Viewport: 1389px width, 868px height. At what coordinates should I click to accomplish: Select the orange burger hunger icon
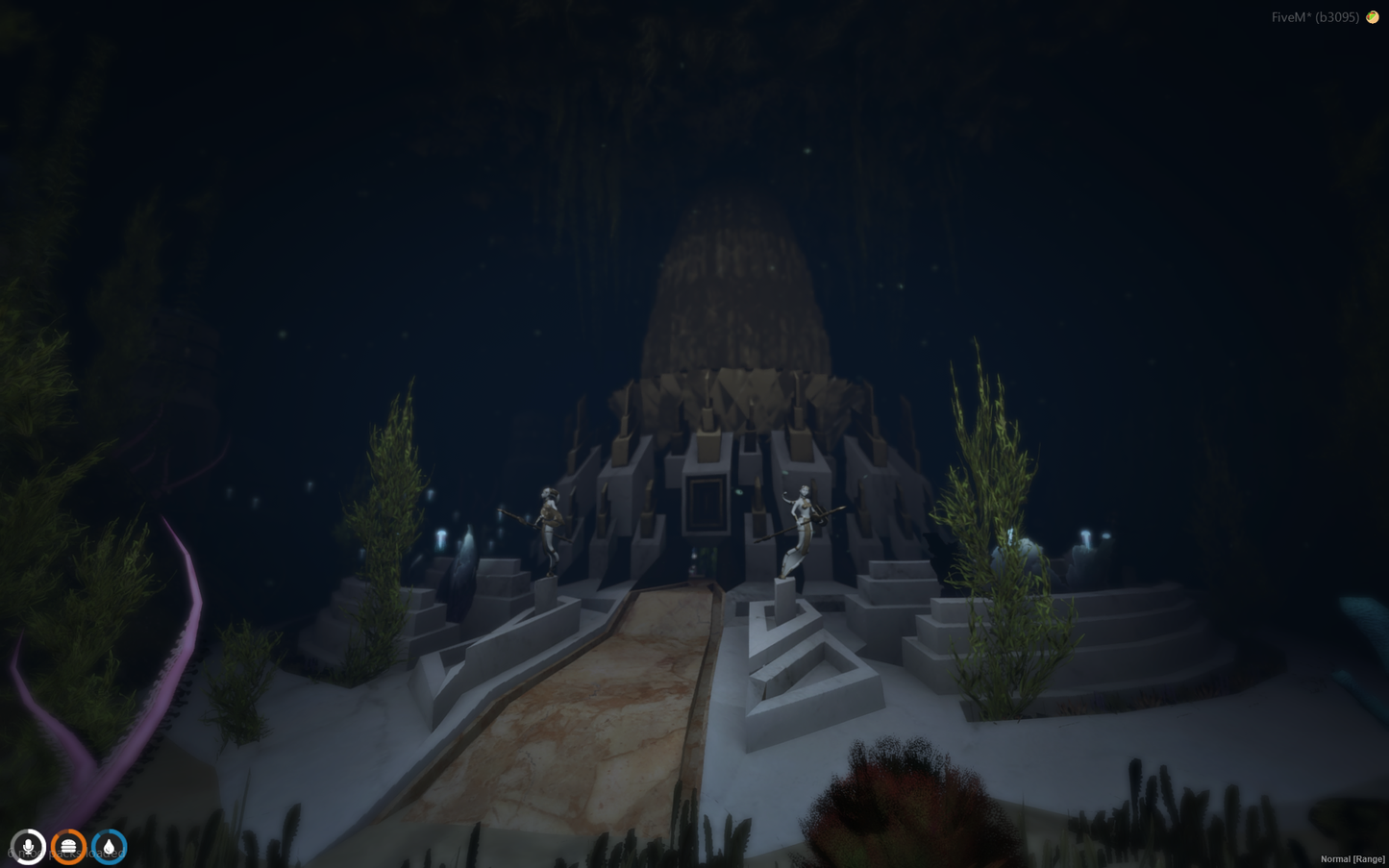pyautogui.click(x=69, y=847)
